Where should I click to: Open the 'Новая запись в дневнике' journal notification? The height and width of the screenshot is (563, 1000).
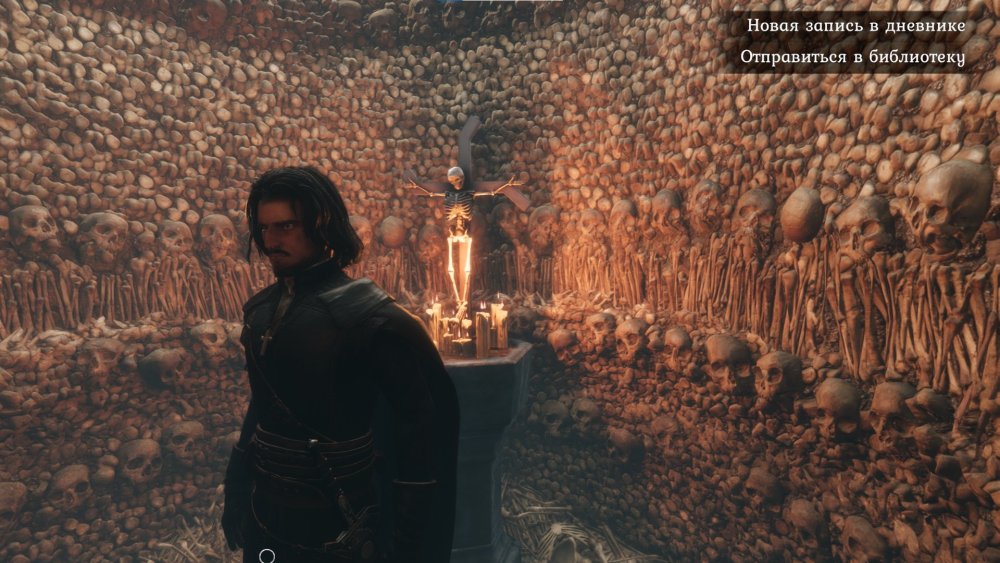[x=855, y=25]
